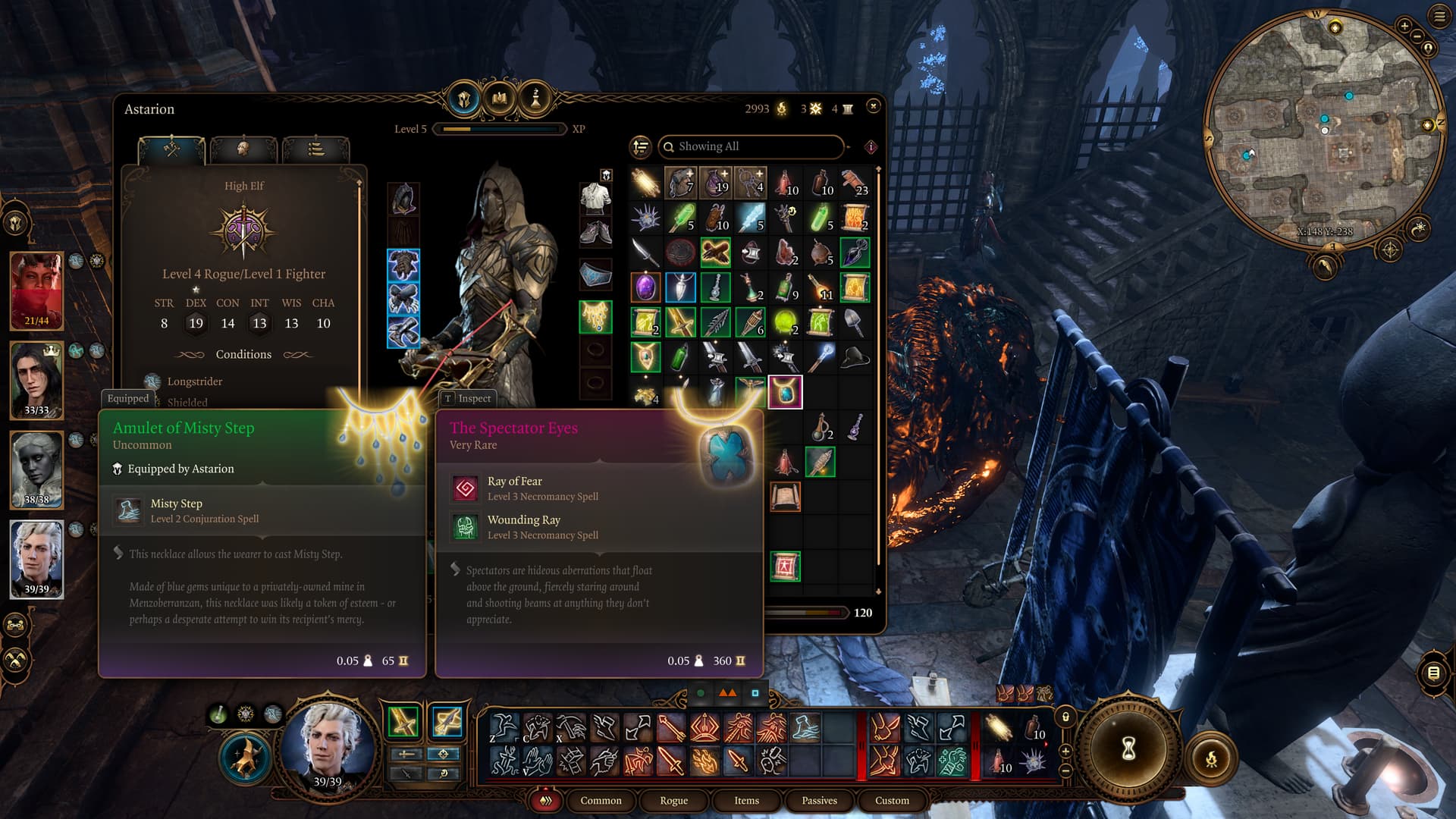Open the minimap
The image size is (1456, 819).
pos(1325,129)
